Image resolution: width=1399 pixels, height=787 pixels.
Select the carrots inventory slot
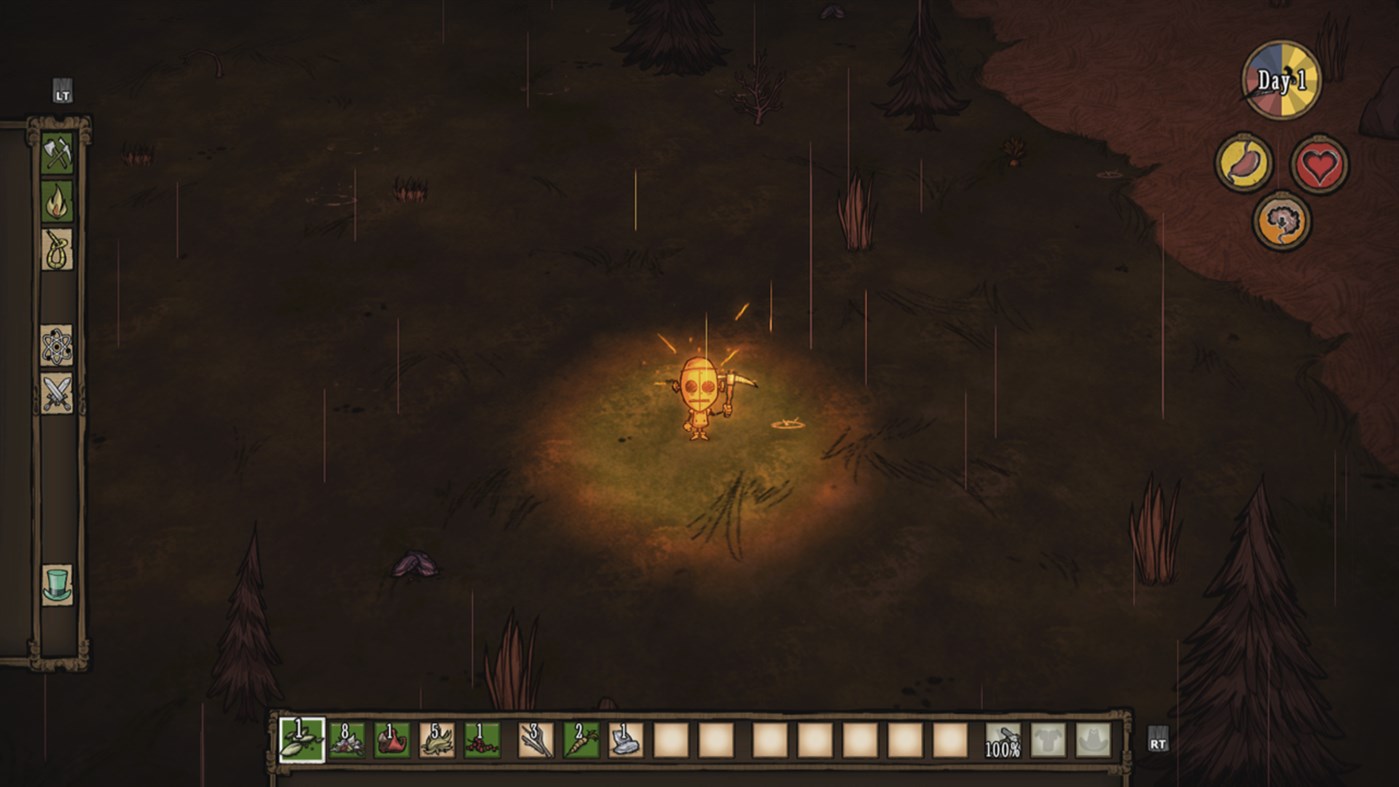point(581,740)
